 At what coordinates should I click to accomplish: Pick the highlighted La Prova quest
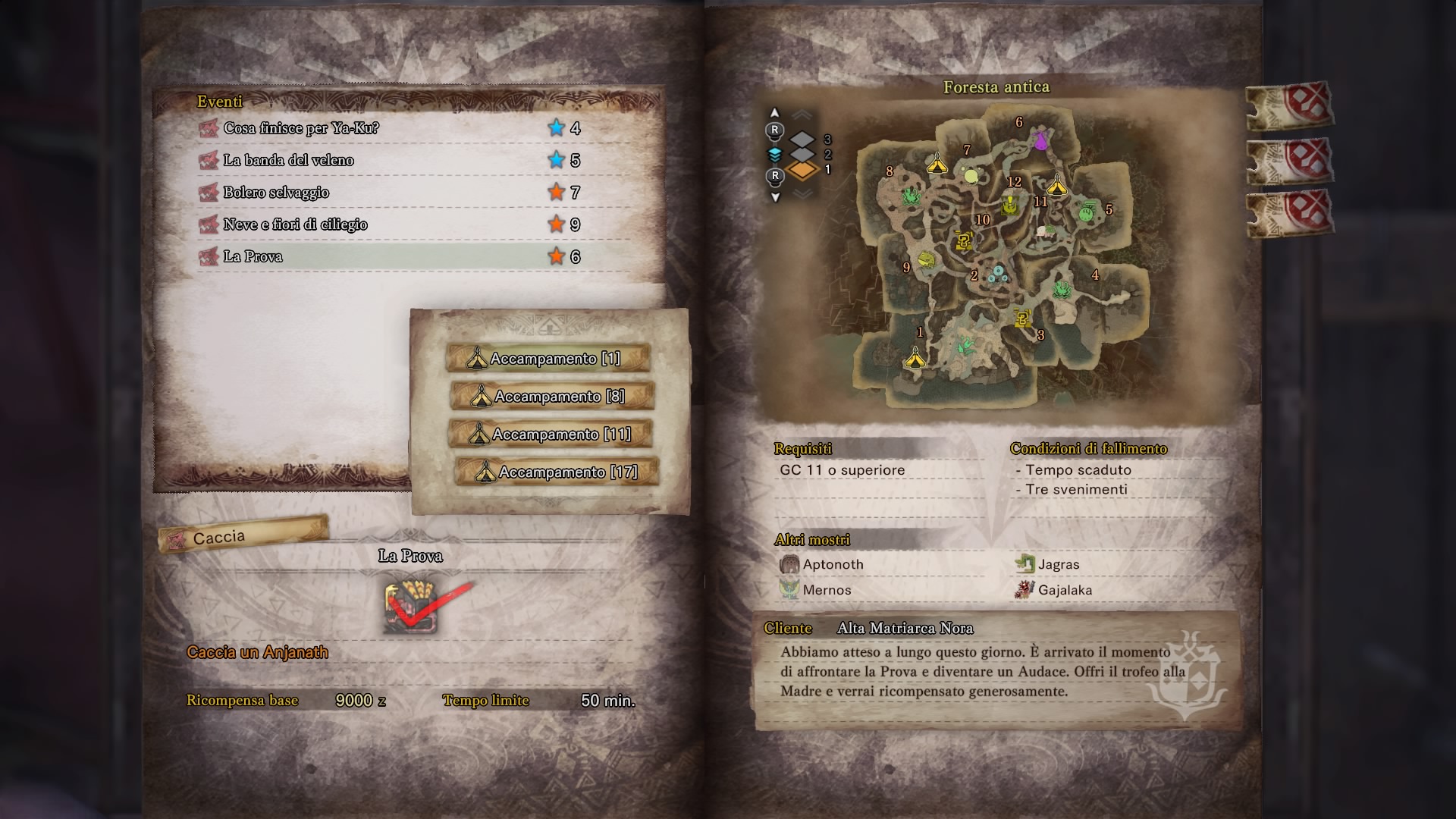(x=253, y=256)
